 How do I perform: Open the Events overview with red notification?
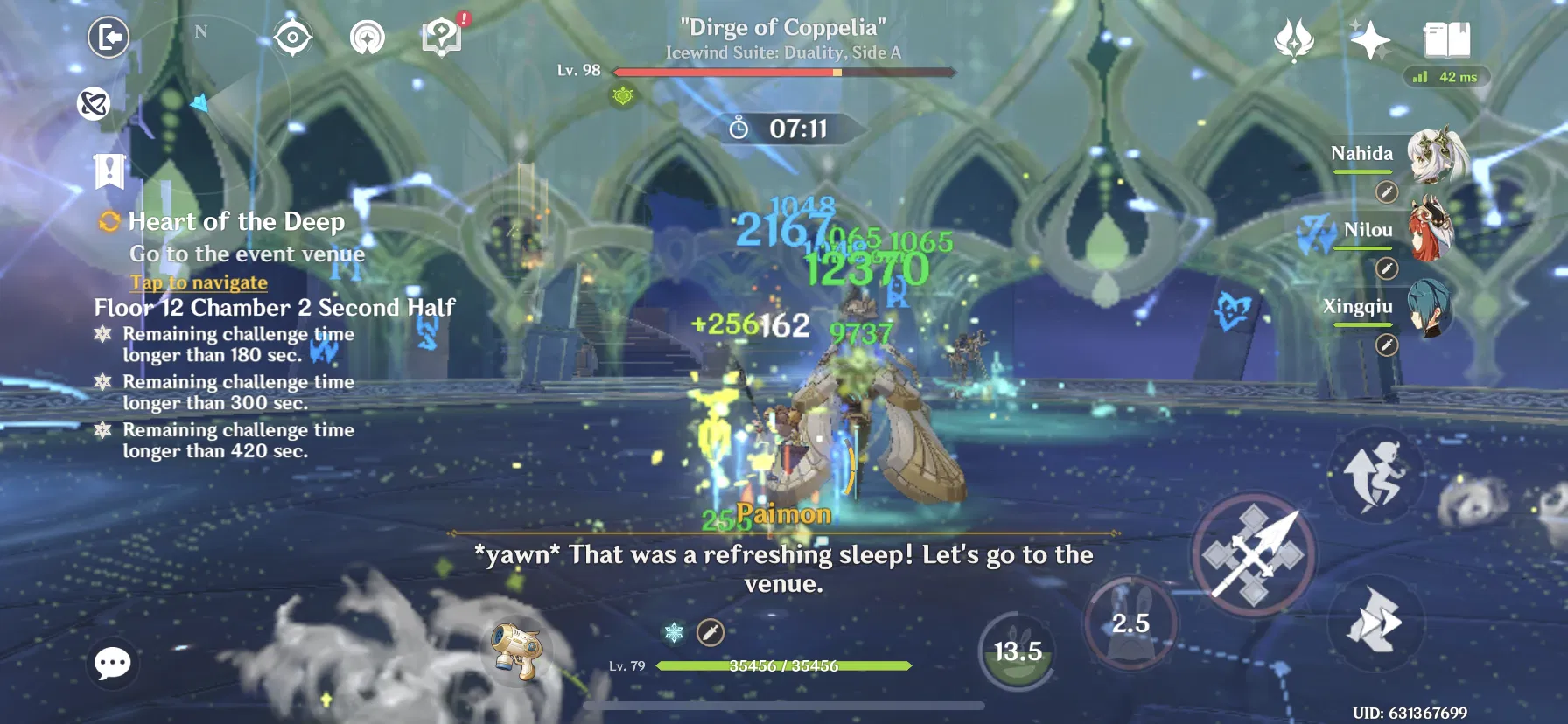[441, 38]
